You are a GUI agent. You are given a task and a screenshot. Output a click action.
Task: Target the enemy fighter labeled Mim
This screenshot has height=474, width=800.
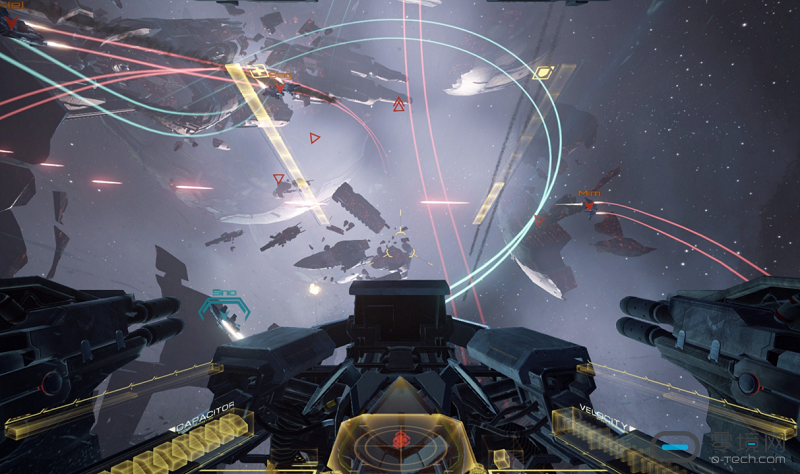pos(589,206)
